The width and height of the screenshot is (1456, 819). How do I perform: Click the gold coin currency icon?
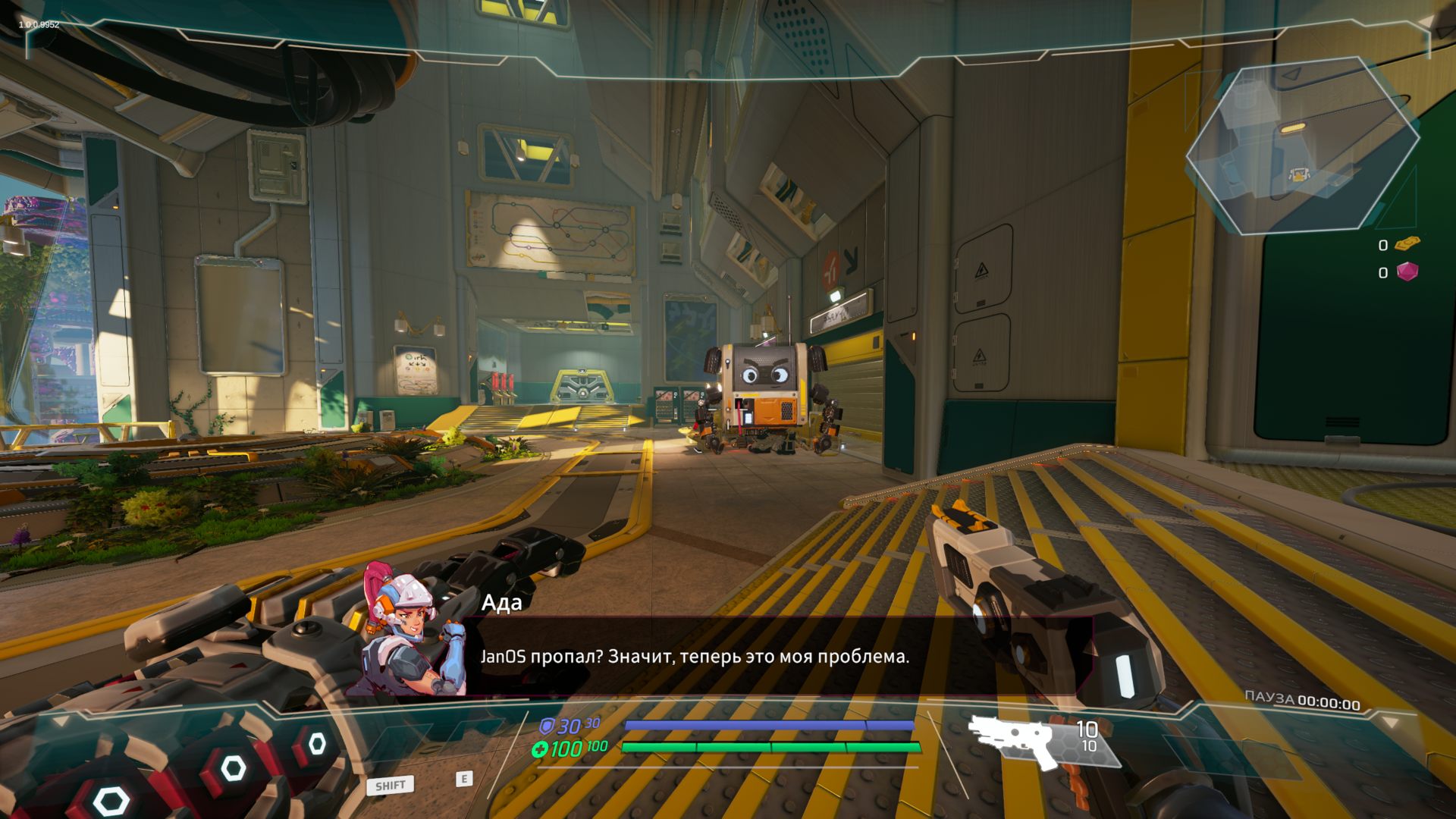(x=1407, y=244)
